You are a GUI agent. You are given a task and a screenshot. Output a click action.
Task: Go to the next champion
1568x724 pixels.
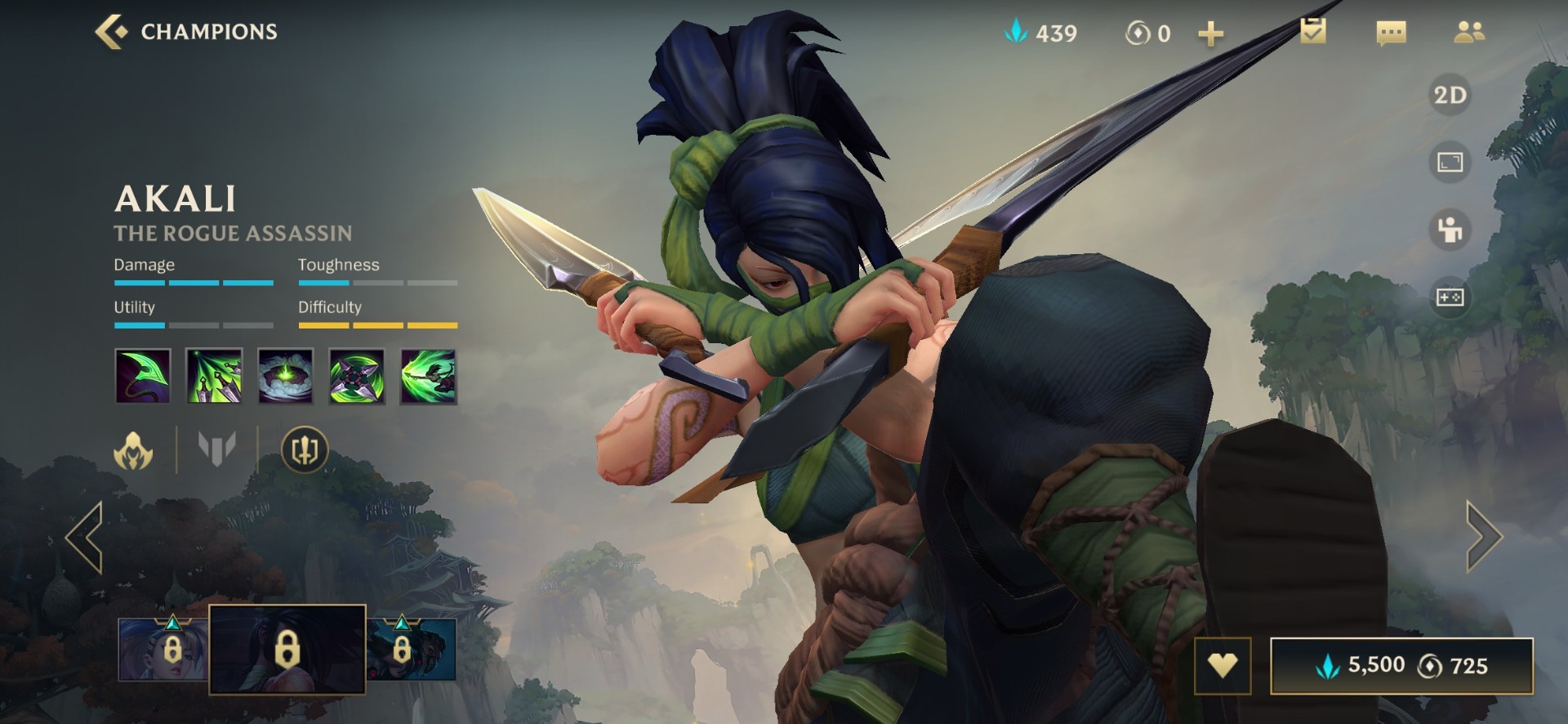tap(1483, 537)
